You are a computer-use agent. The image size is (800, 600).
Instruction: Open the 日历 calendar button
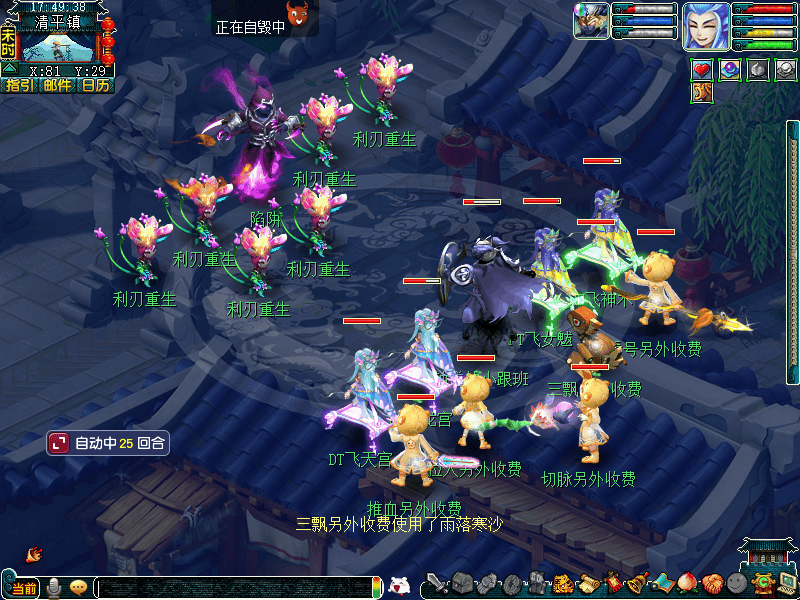[x=95, y=86]
